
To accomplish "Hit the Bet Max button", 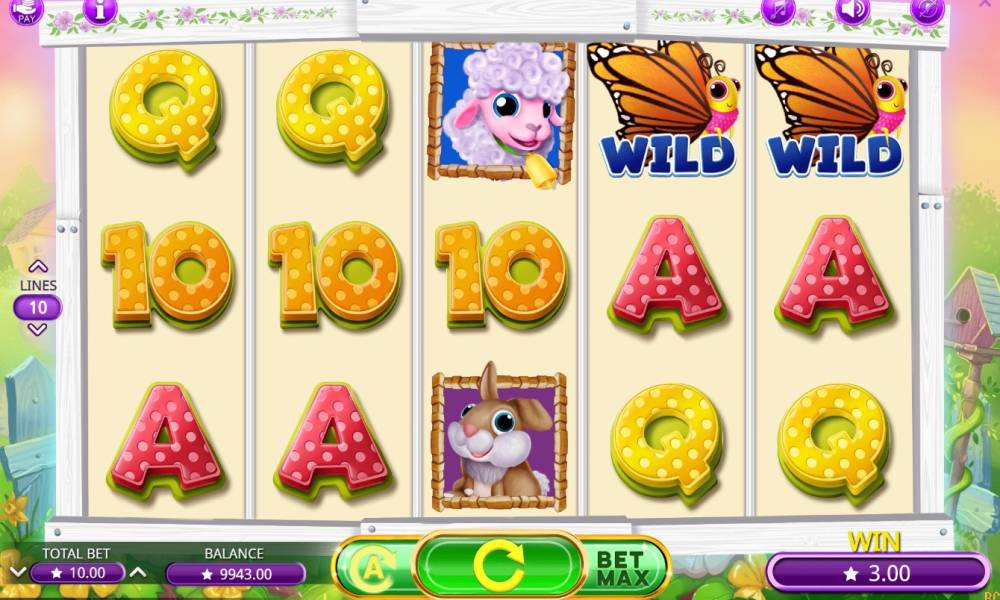I will click(624, 568).
